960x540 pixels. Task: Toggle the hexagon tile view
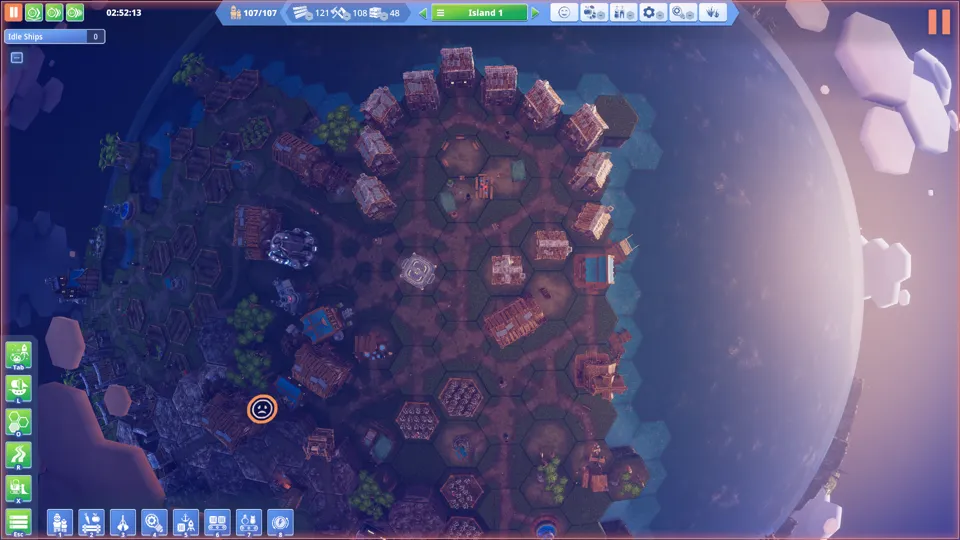pyautogui.click(x=19, y=421)
